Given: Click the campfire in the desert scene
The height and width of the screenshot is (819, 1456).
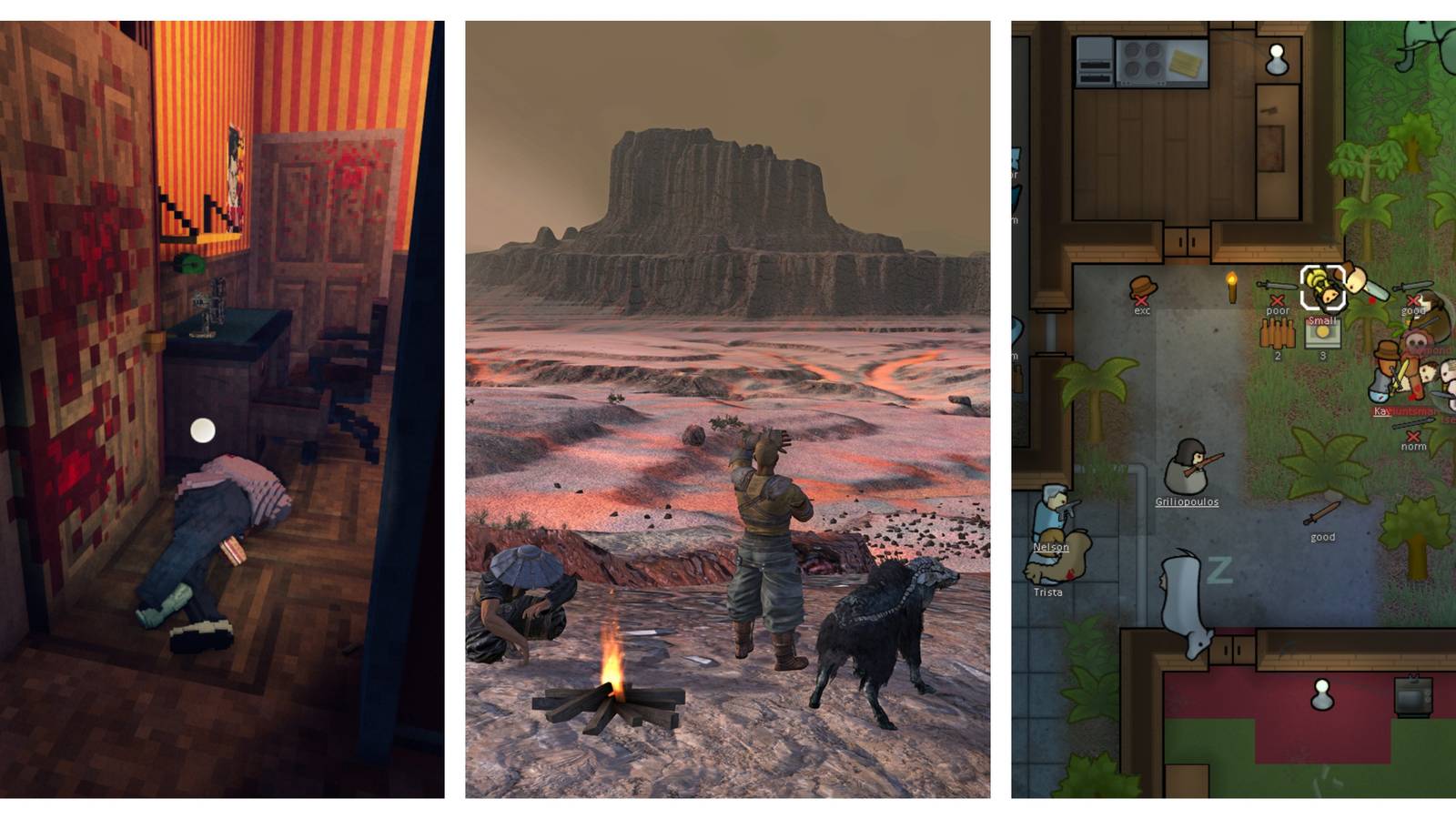Looking at the screenshot, I should (x=614, y=696).
